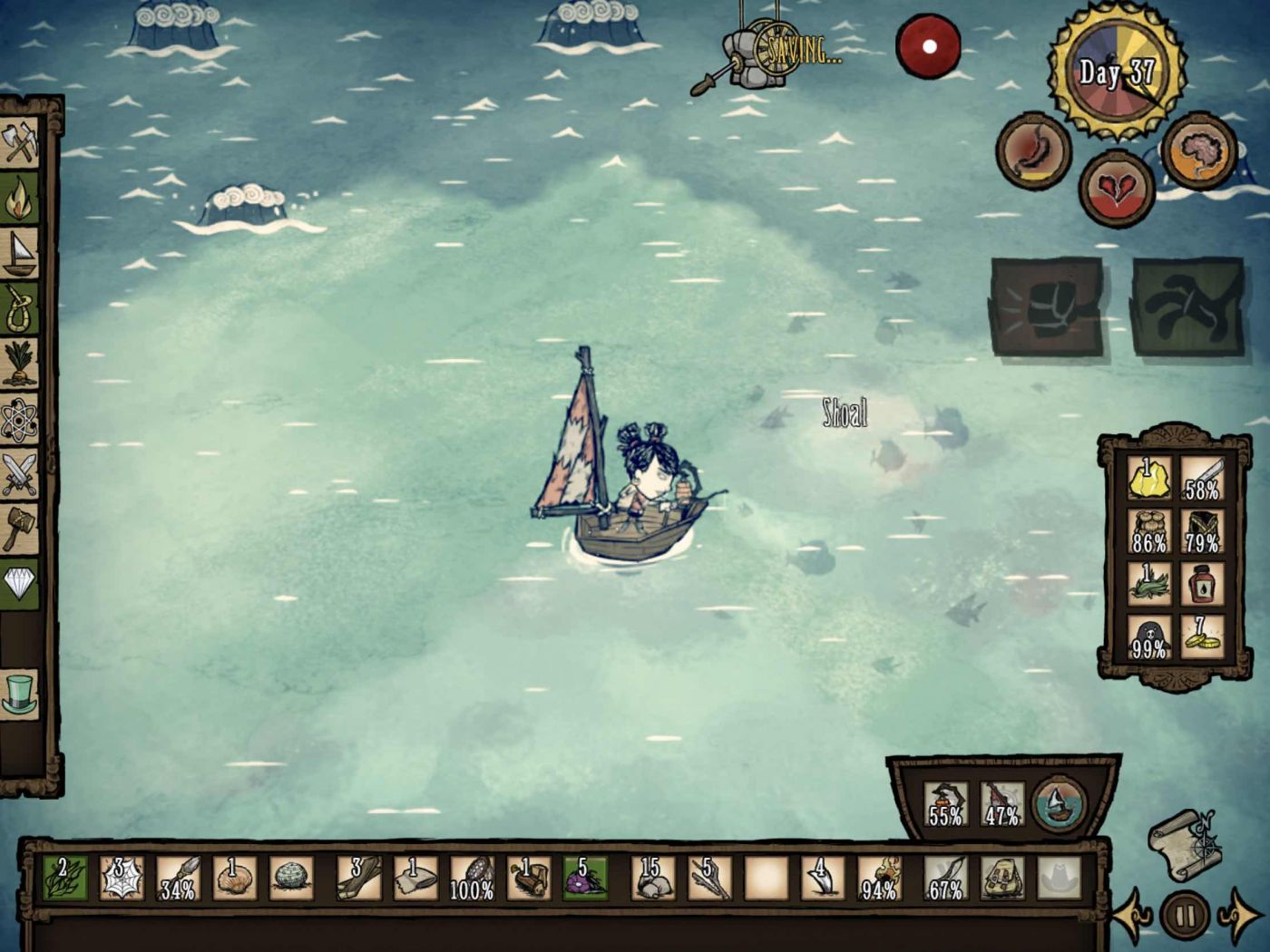
Task: Select the gold nugget in the backpack
Action: coord(1148,478)
